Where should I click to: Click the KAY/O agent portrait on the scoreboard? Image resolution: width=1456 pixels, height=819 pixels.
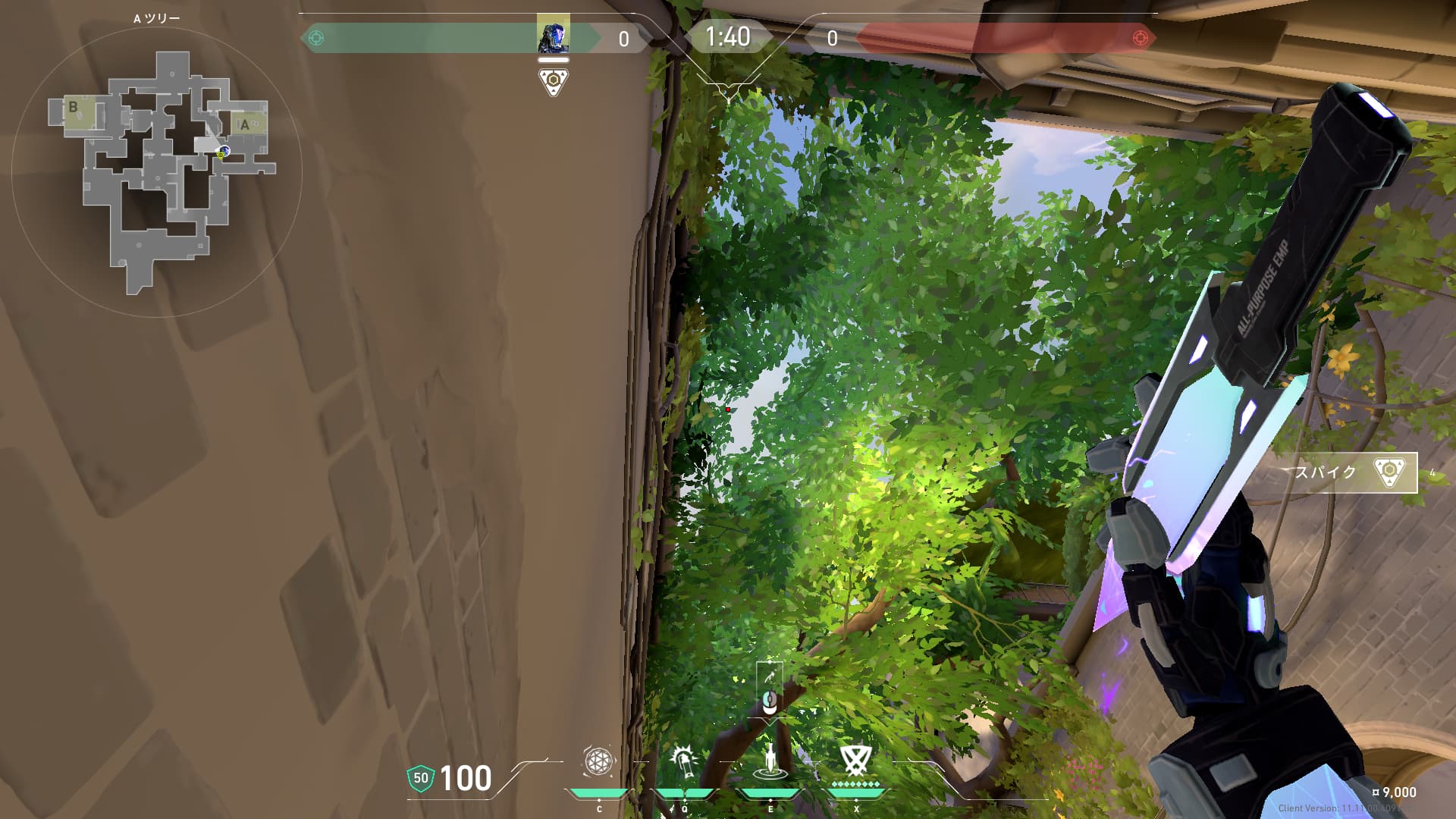tap(553, 35)
